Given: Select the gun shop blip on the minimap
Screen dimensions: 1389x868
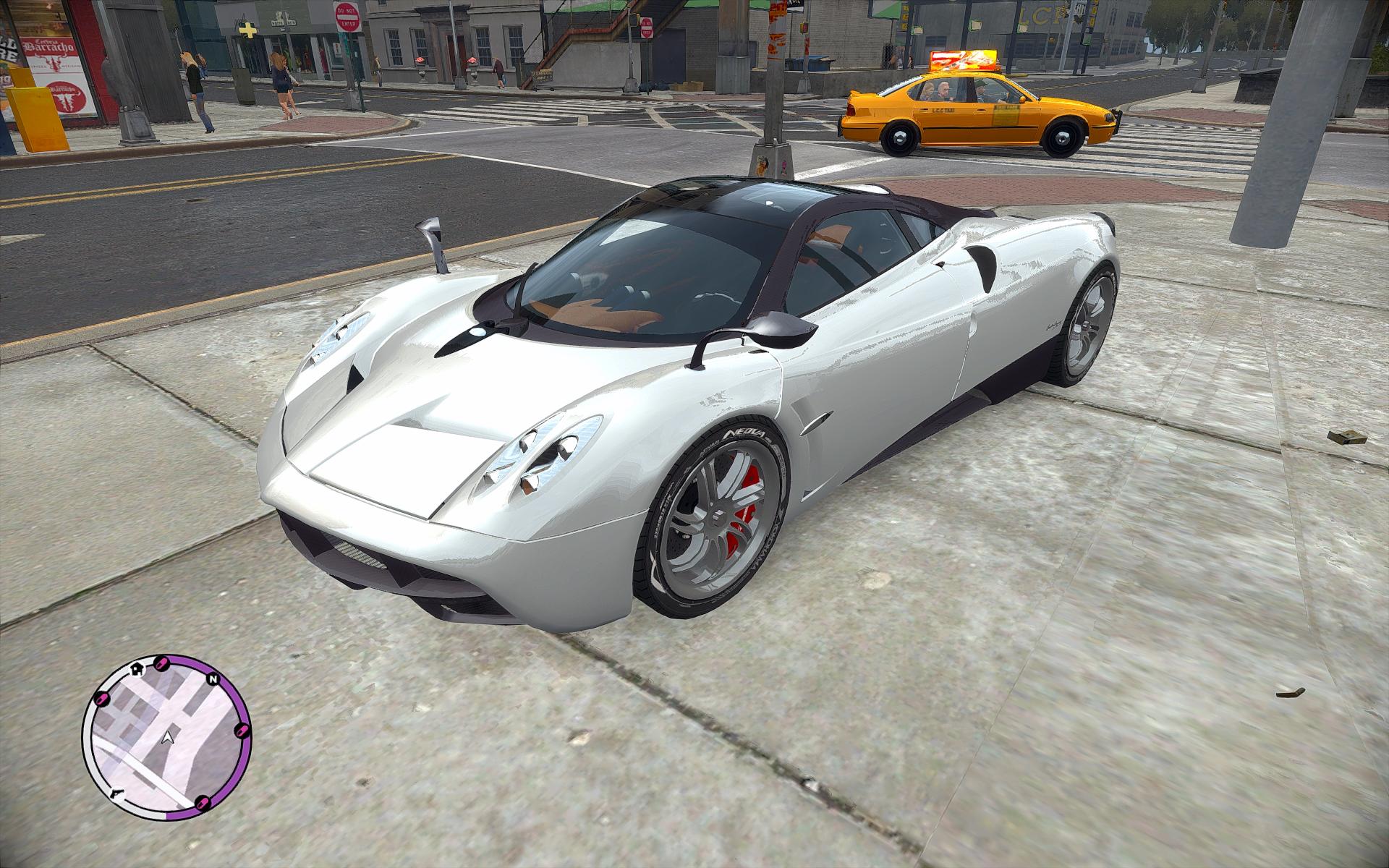Looking at the screenshot, I should (x=116, y=793).
